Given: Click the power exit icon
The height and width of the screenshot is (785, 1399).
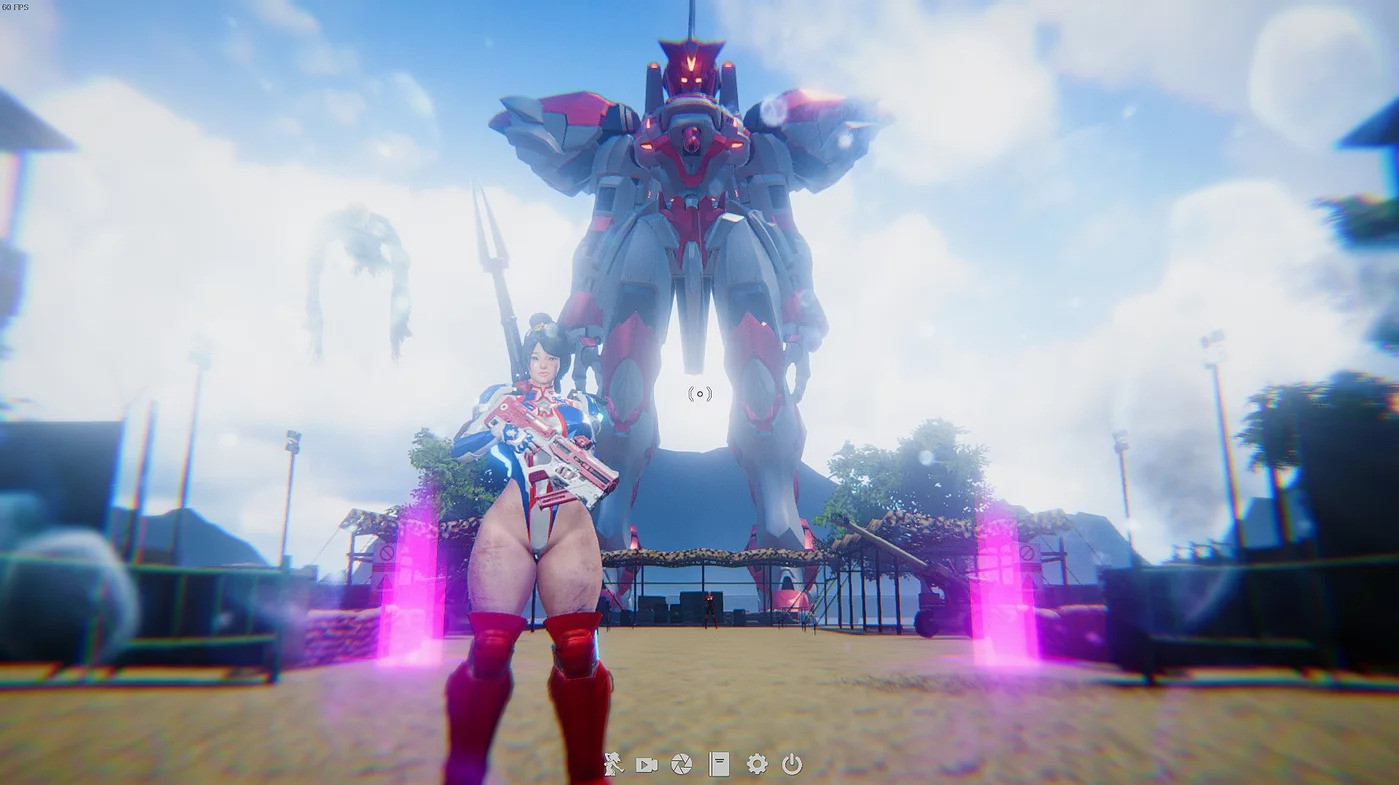Looking at the screenshot, I should (790, 764).
